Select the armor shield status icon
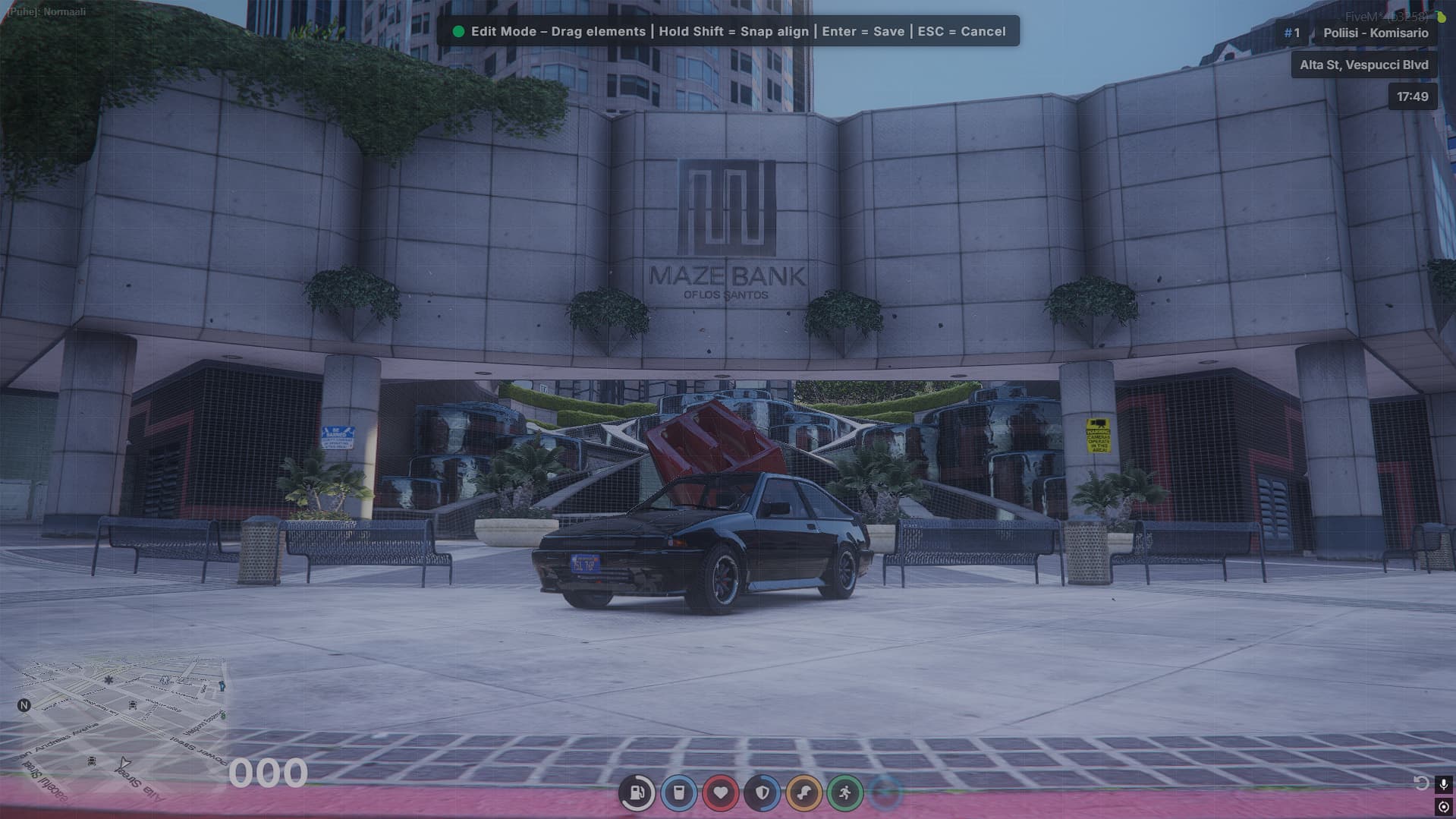The width and height of the screenshot is (1456, 819). coord(763,793)
